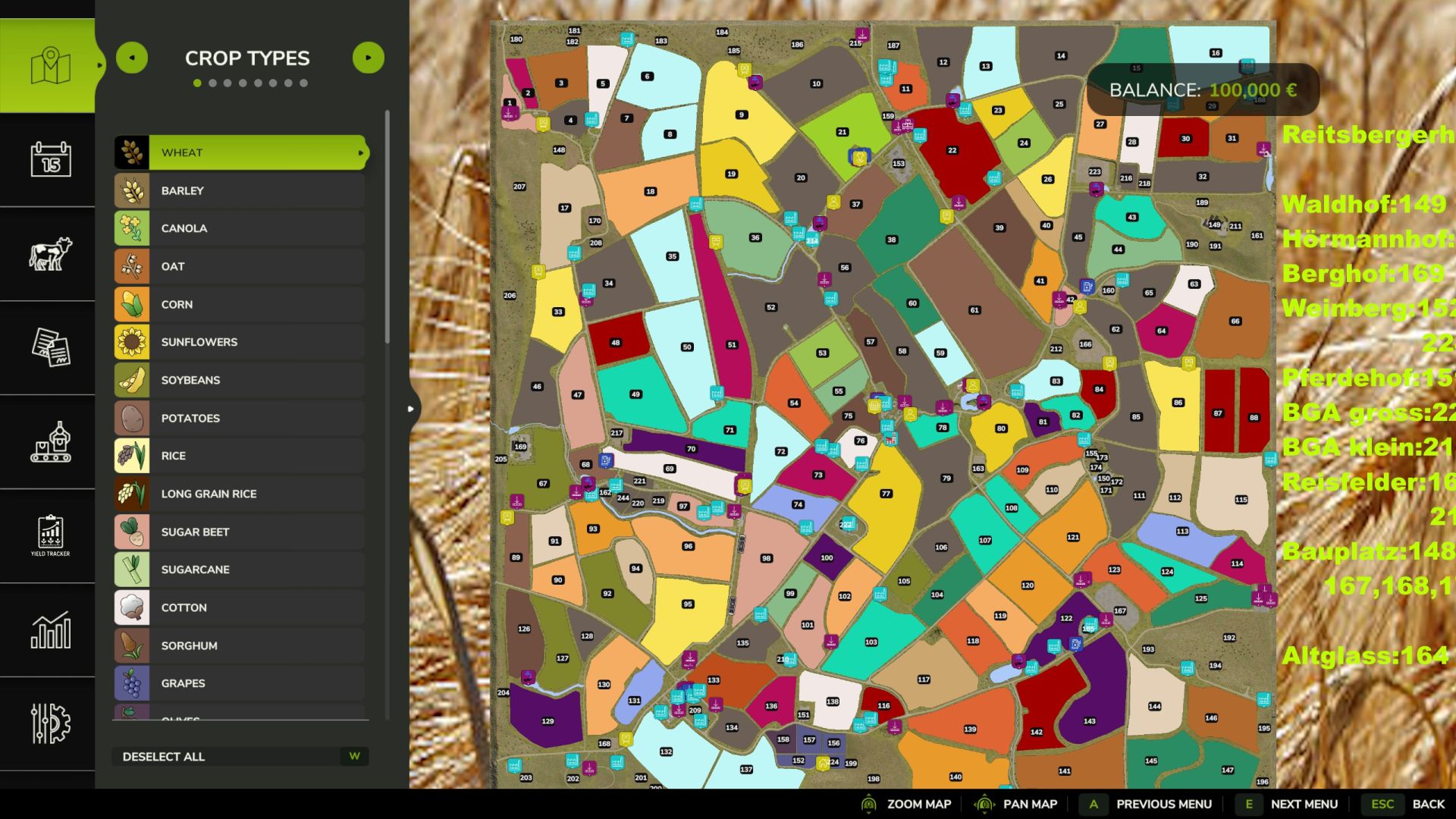Select the Grapes crop color swatch
This screenshot has width=1456, height=819.
tap(133, 682)
